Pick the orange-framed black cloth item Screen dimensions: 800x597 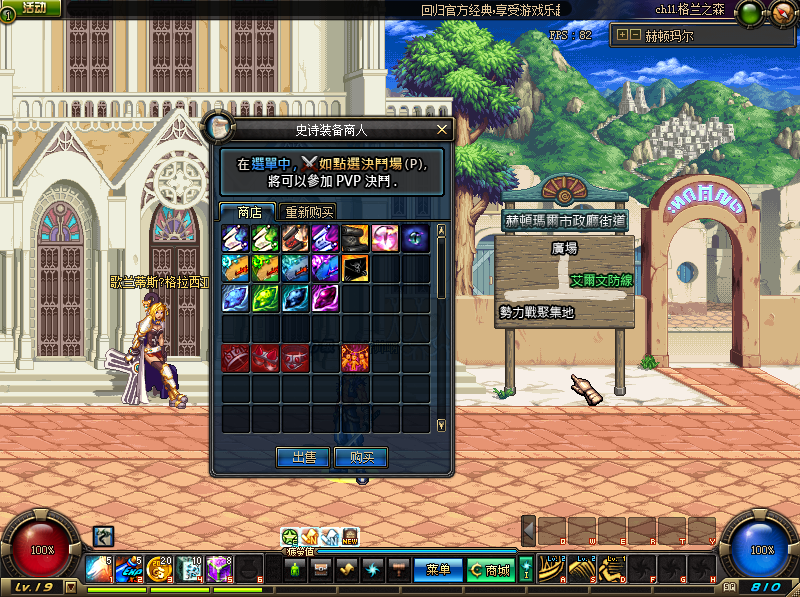coord(355,268)
